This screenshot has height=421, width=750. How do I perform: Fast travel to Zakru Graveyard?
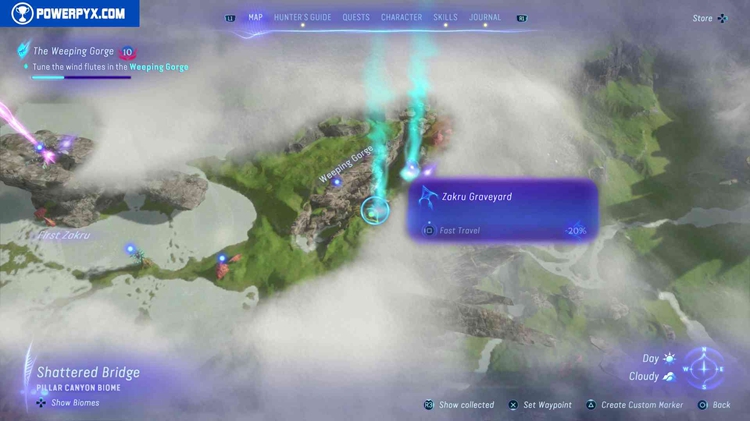460,230
